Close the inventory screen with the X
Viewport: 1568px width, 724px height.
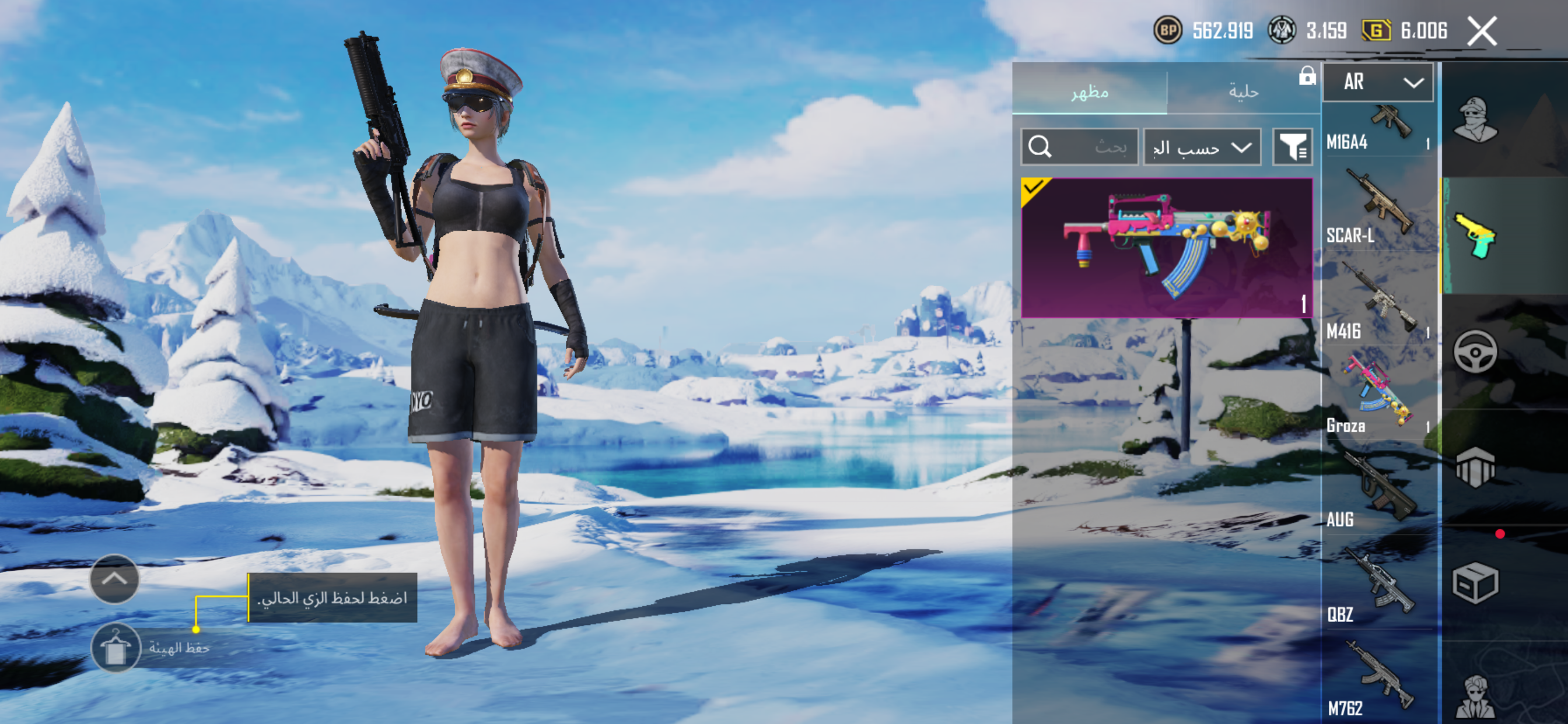[x=1482, y=31]
